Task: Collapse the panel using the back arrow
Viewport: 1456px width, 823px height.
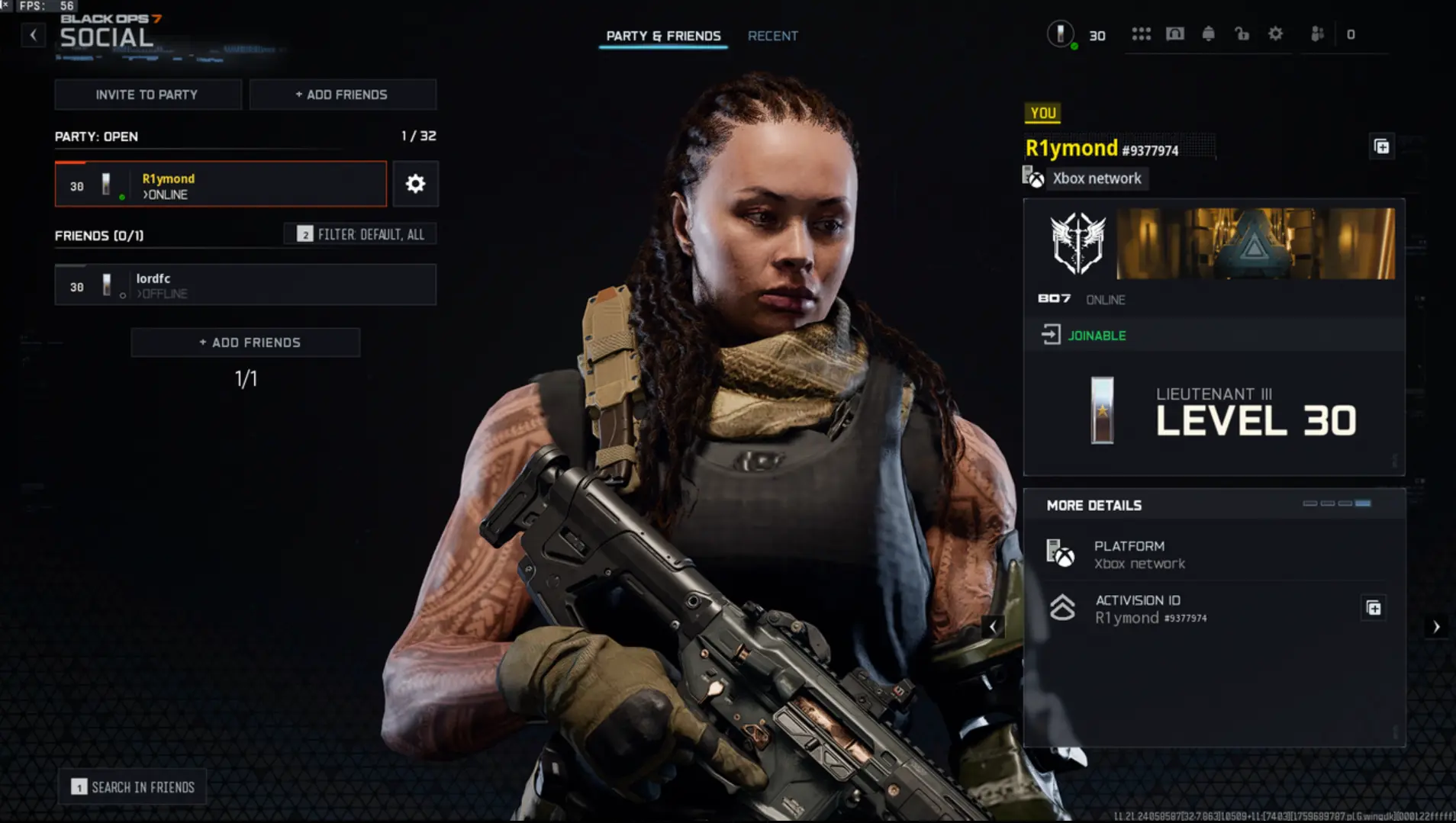Action: pos(33,34)
